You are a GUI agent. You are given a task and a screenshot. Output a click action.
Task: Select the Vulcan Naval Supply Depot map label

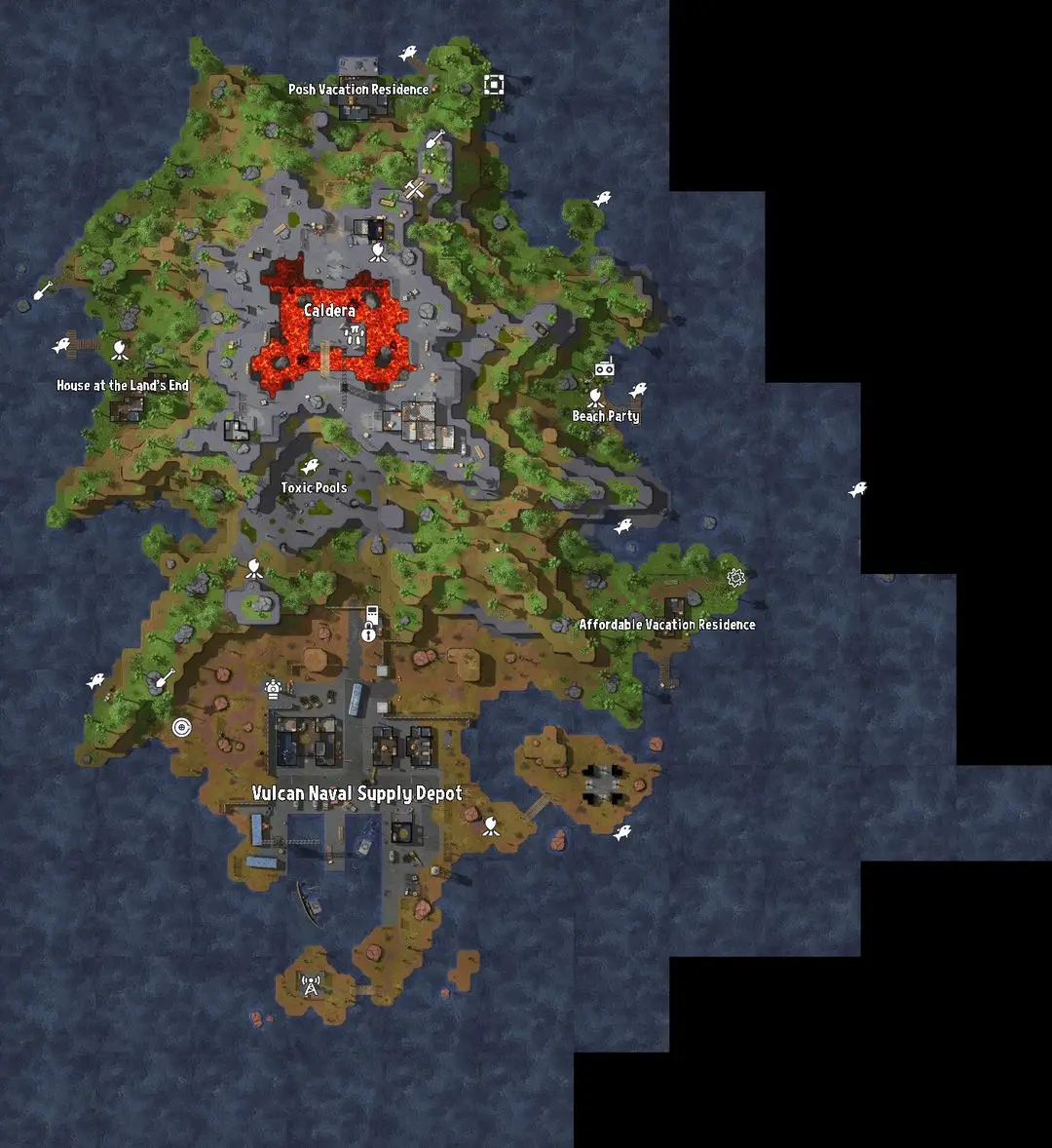pos(357,794)
